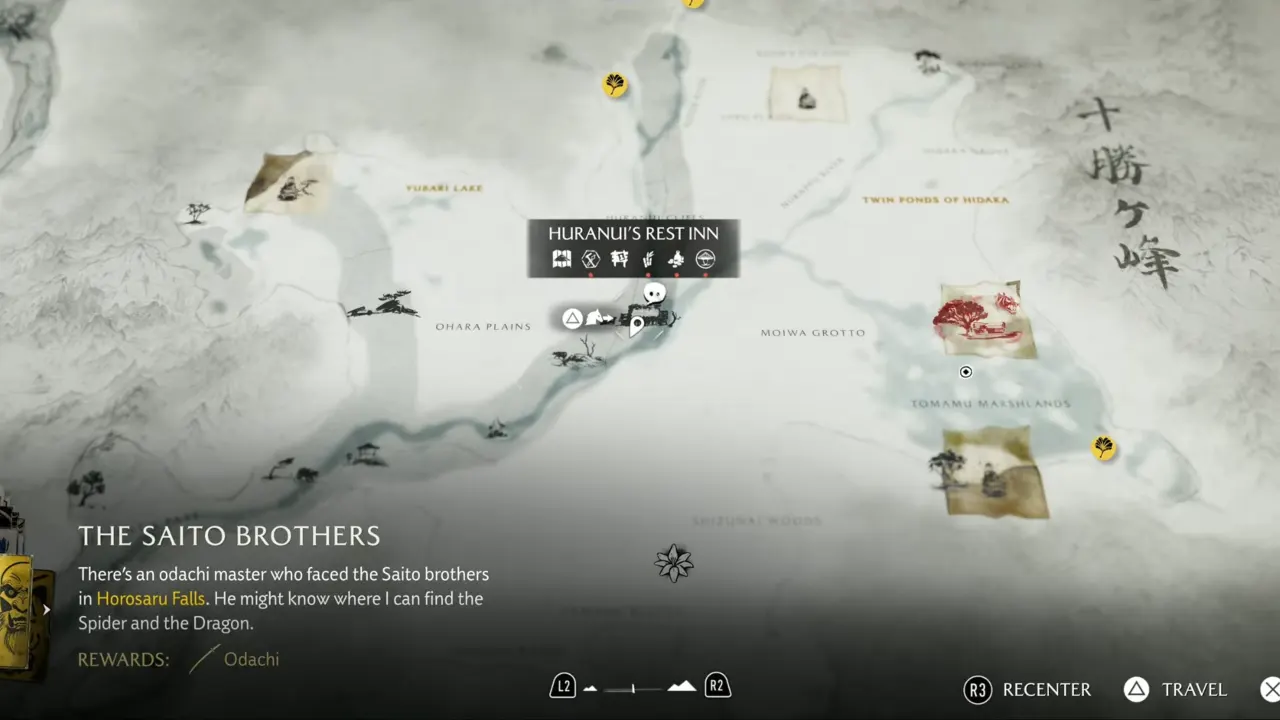Open The Saito Brothers quest title
This screenshot has height=720, width=1280.
pyautogui.click(x=229, y=536)
